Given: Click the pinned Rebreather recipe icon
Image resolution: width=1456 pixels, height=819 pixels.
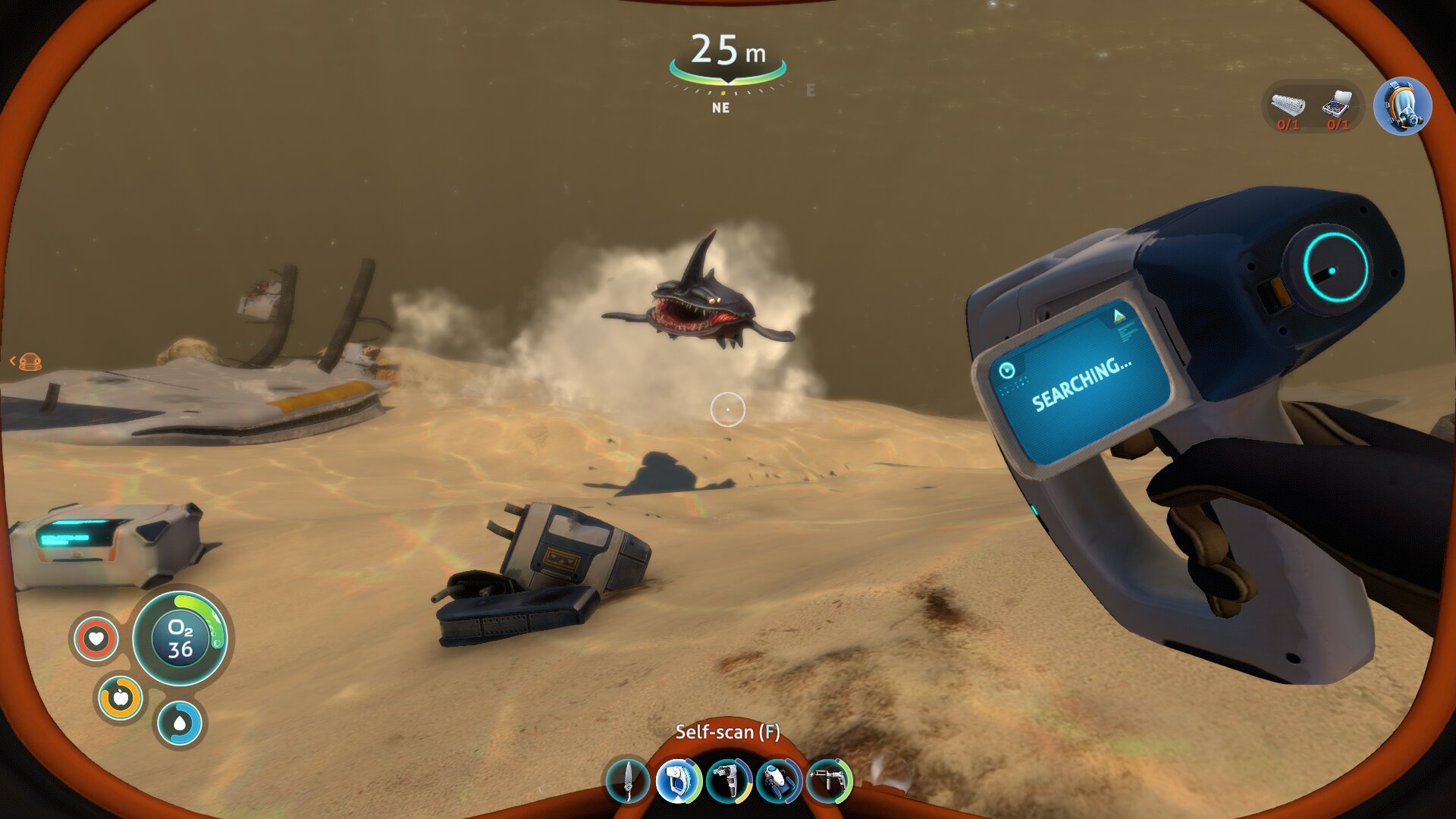Looking at the screenshot, I should point(1402,107).
